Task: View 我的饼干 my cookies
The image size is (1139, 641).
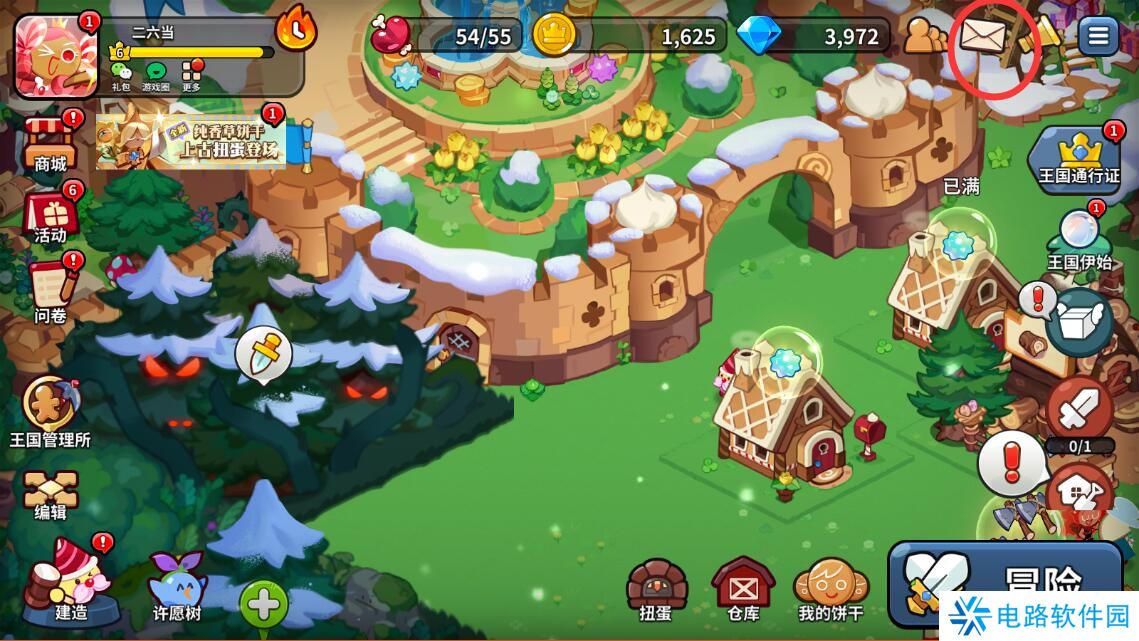Action: click(x=830, y=590)
